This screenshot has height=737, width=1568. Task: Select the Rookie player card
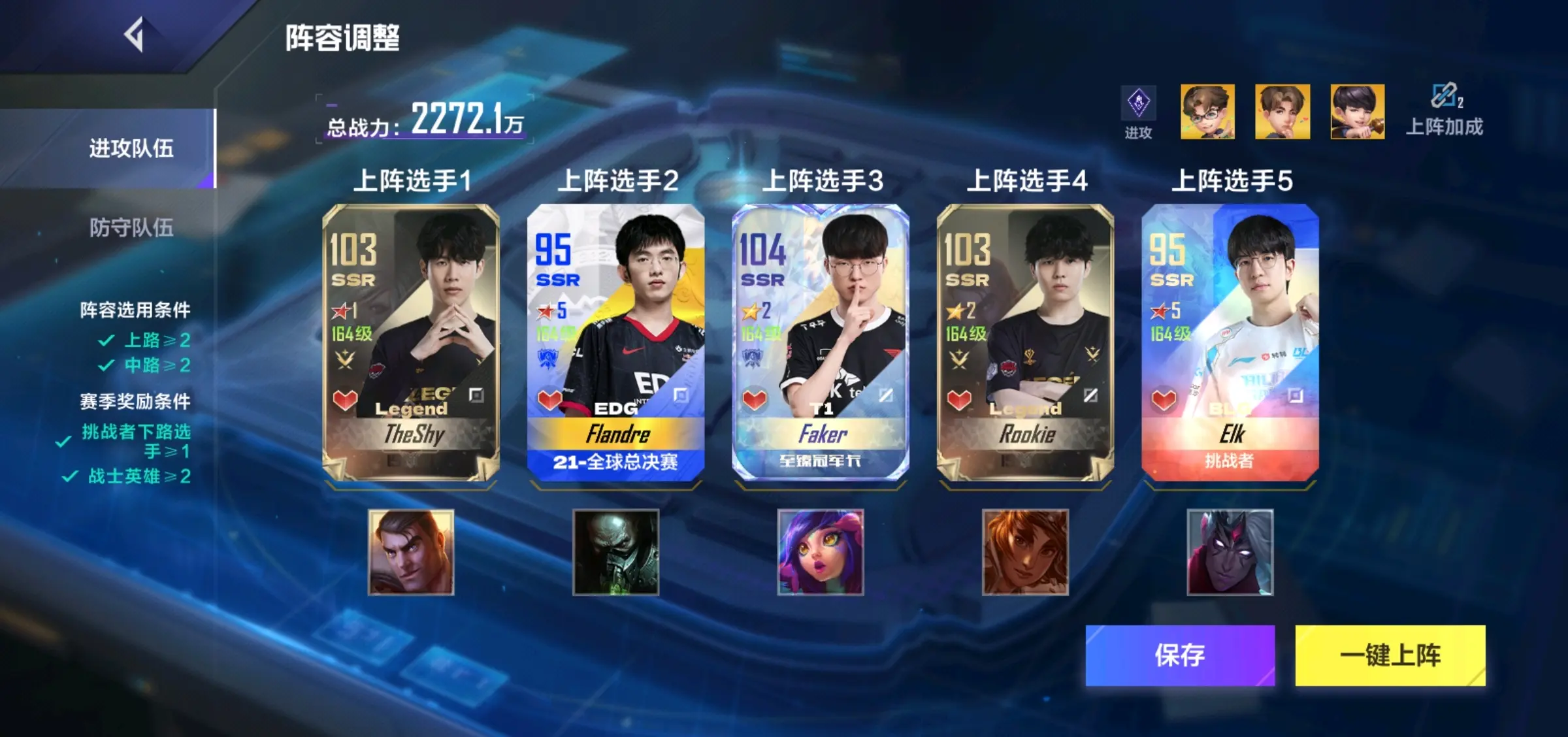click(x=1025, y=342)
